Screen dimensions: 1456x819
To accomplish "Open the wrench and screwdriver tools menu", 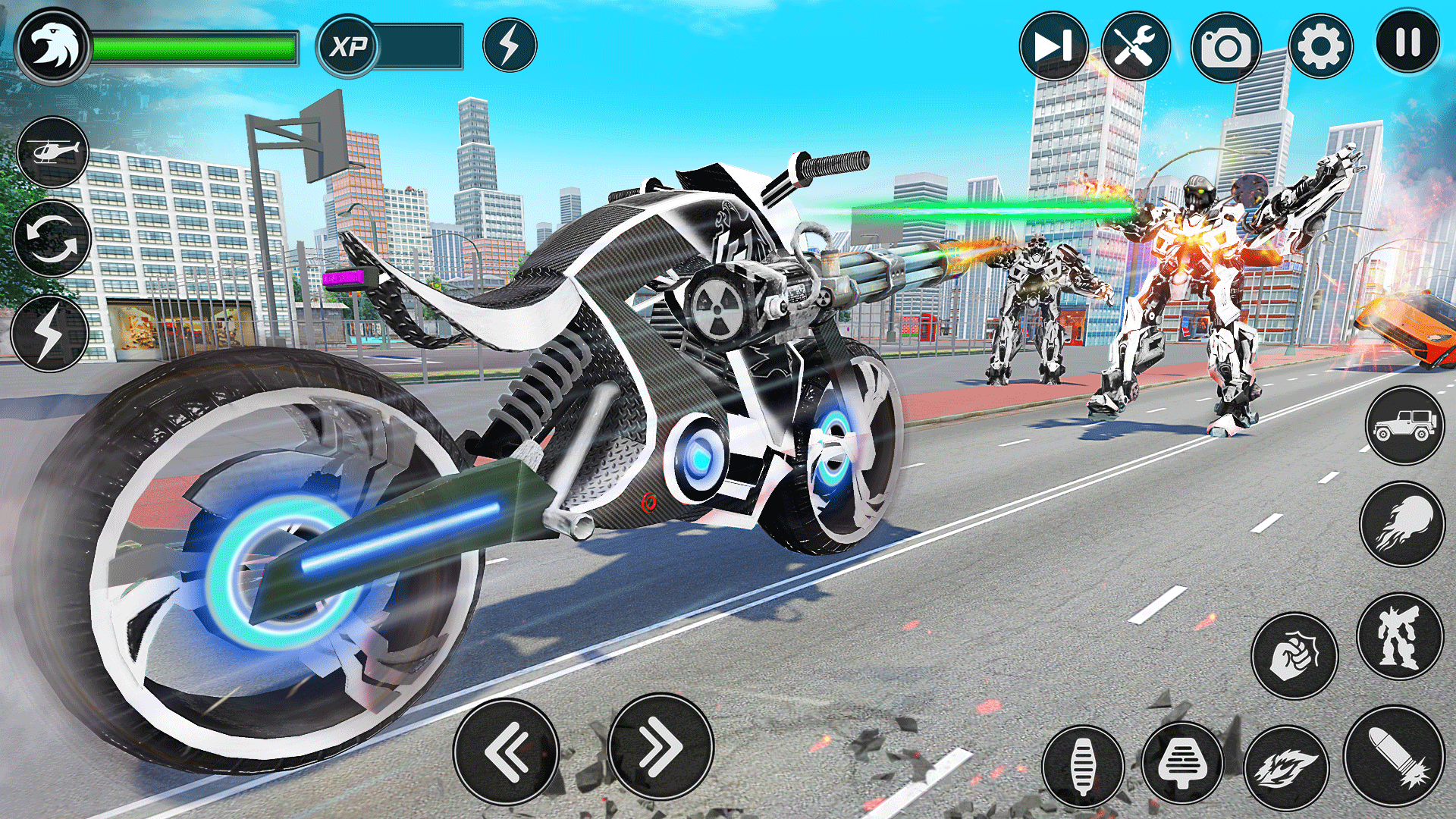I will [1135, 46].
